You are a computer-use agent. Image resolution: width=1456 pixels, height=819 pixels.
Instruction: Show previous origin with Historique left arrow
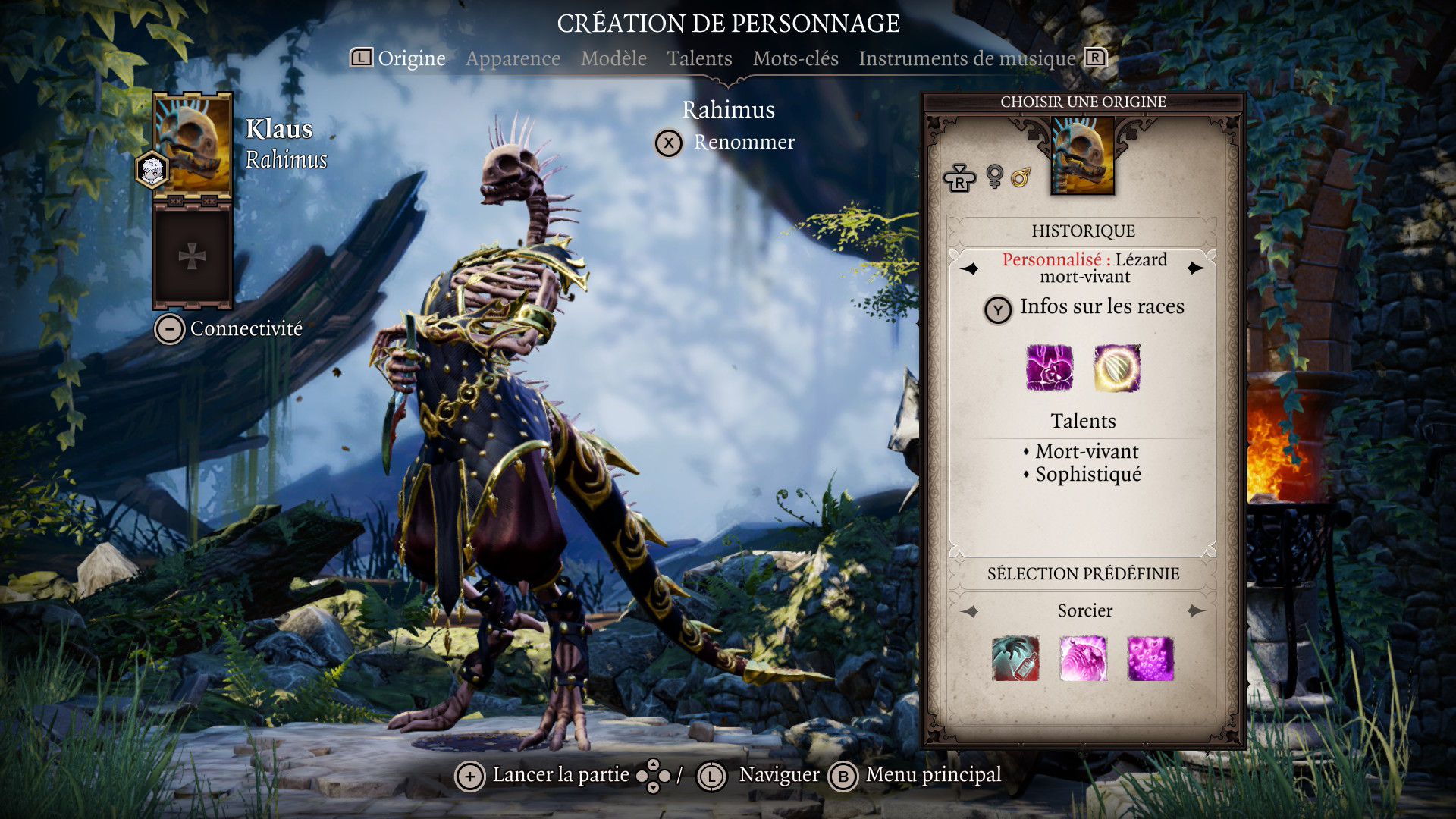970,268
